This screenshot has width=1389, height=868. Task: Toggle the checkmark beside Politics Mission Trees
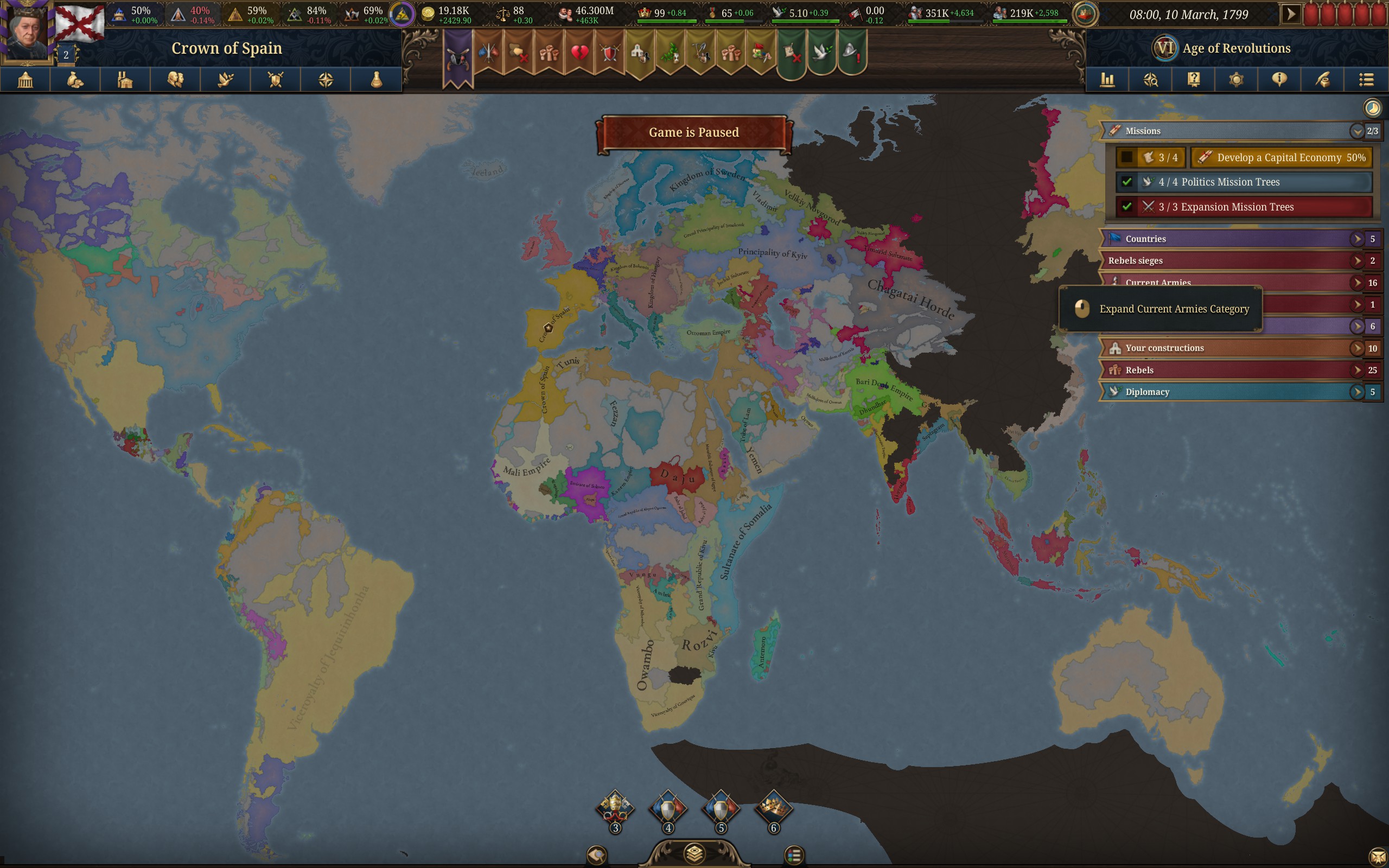click(x=1127, y=181)
